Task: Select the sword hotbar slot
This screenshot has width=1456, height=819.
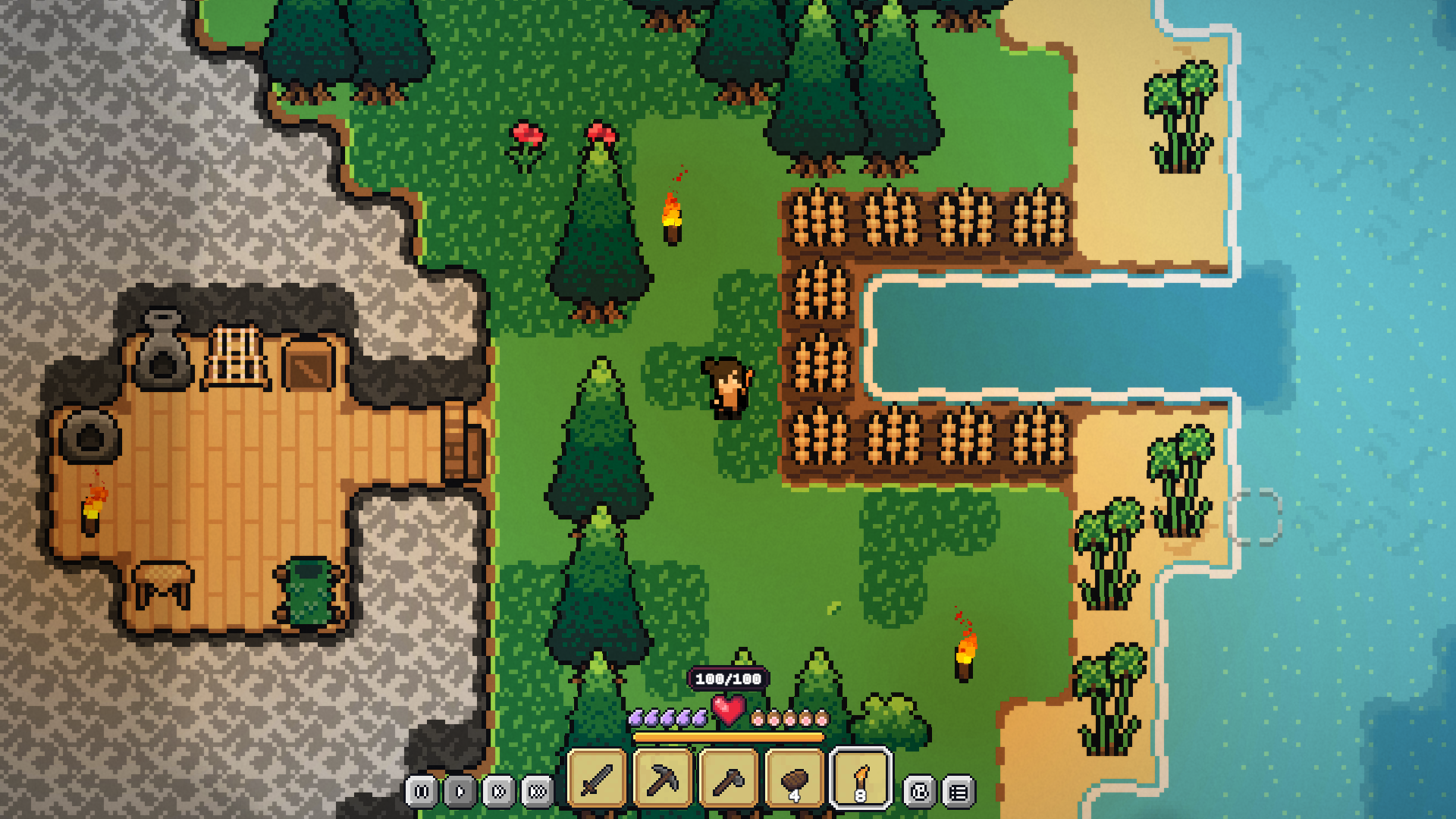Action: click(x=597, y=779)
